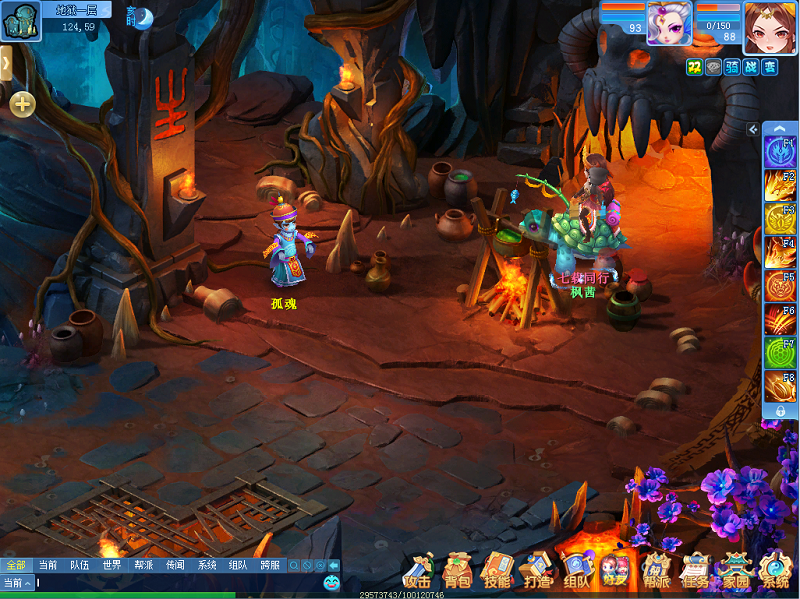Click the 攻击 attack button

[x=418, y=572]
